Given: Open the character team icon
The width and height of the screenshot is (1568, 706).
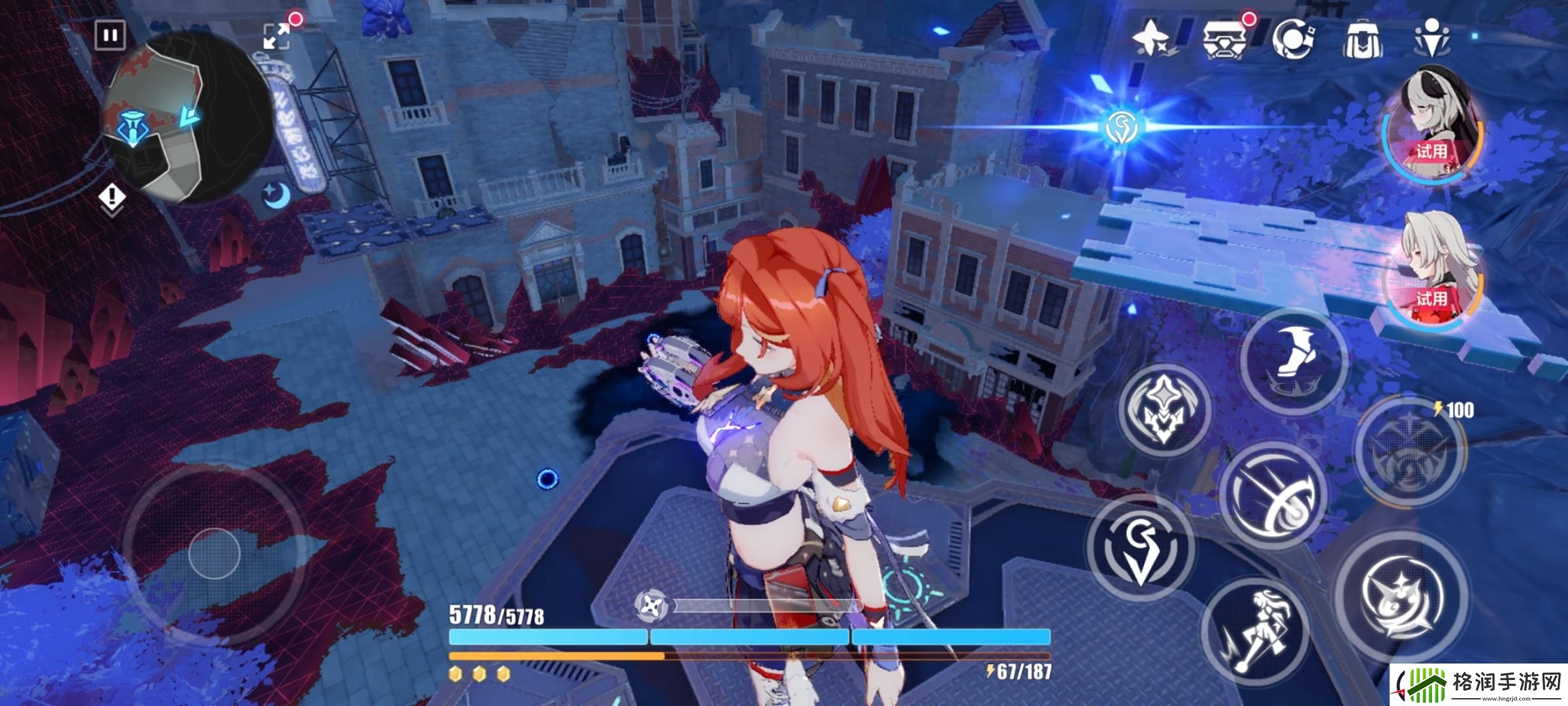Looking at the screenshot, I should tap(1431, 39).
